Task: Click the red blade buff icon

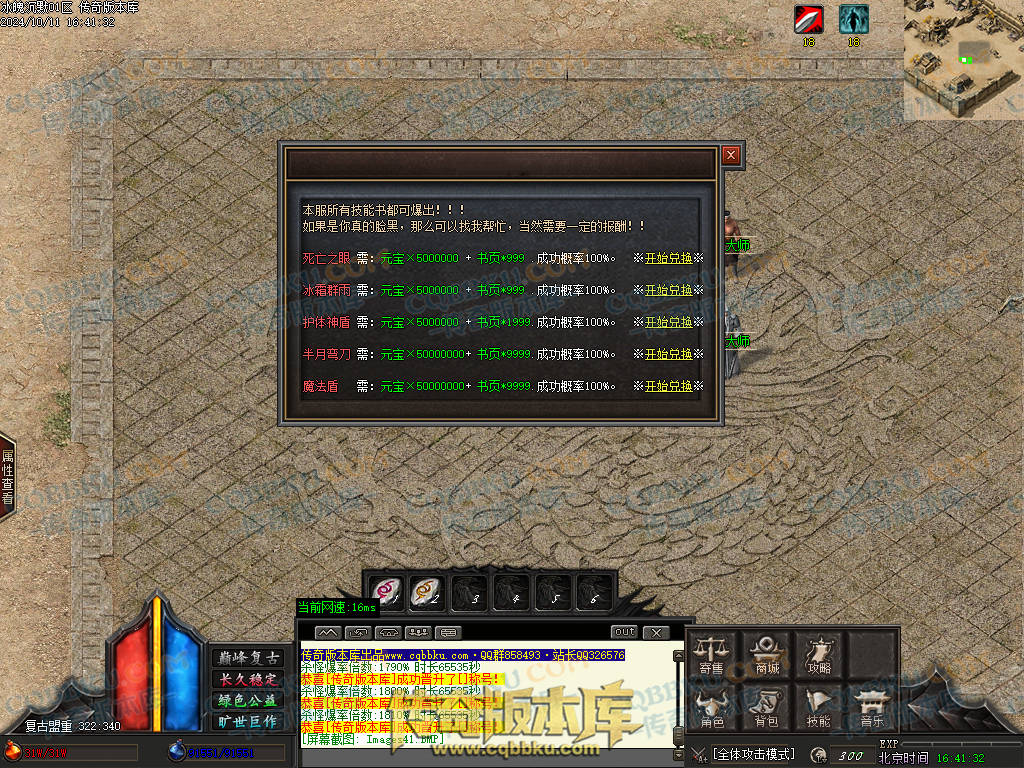Action: tap(809, 19)
